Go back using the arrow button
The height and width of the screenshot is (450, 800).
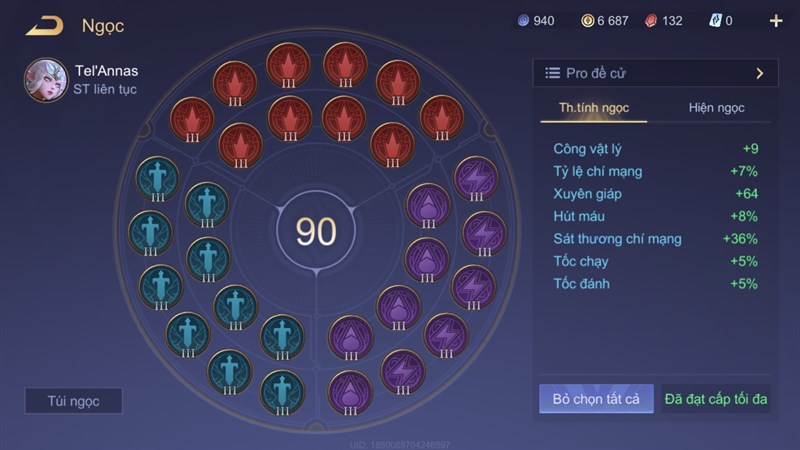(x=44, y=26)
